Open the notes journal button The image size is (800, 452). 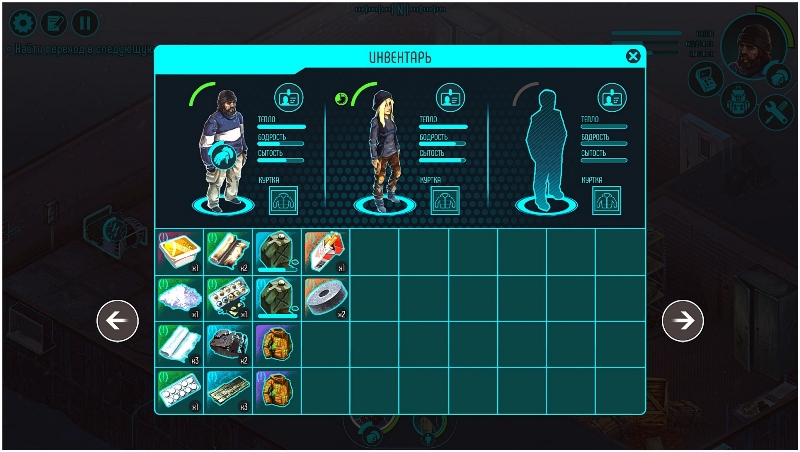click(x=53, y=21)
